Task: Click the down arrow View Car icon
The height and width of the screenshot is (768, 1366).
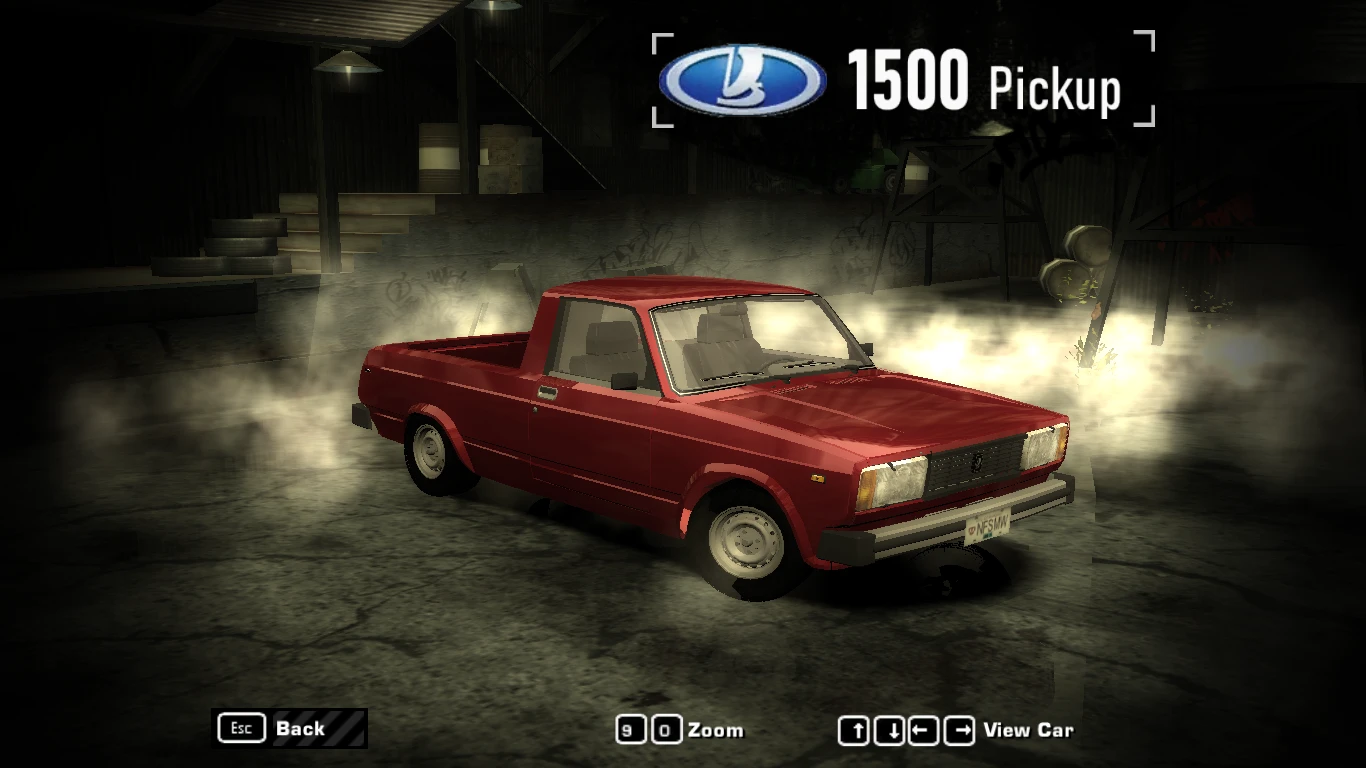Action: point(888,730)
